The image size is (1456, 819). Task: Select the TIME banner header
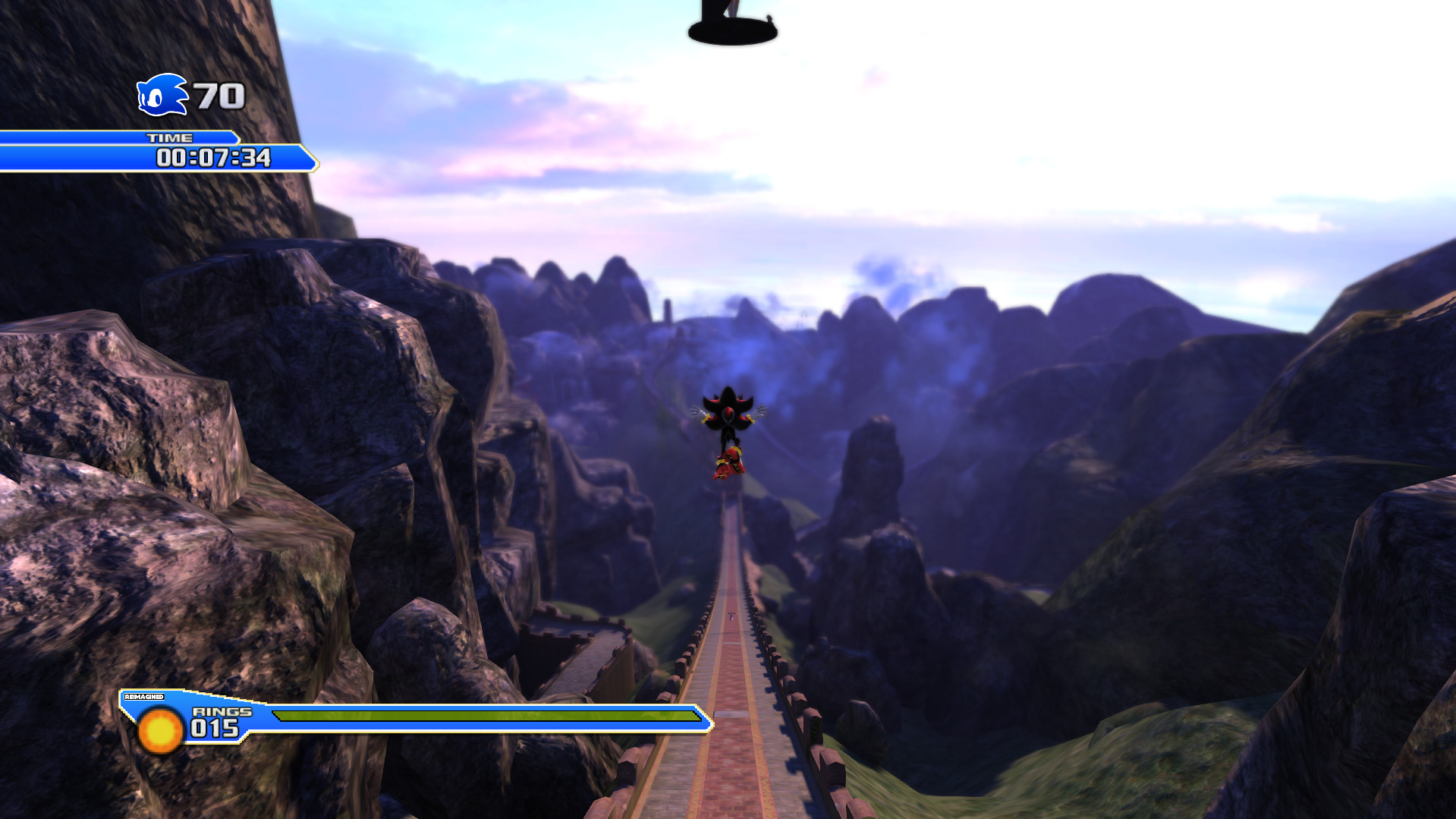pyautogui.click(x=171, y=138)
